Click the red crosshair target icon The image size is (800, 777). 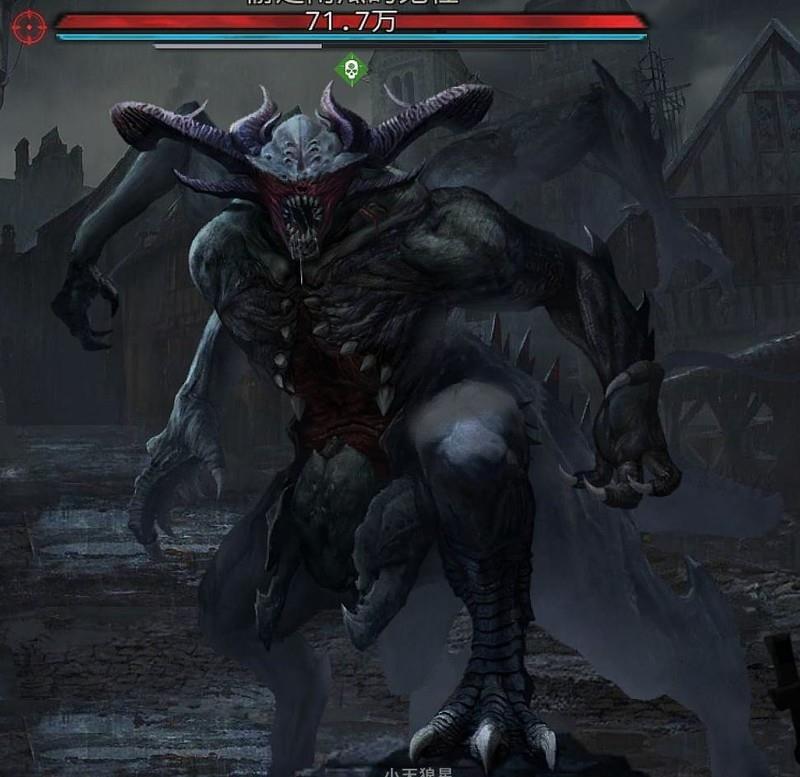30,25
